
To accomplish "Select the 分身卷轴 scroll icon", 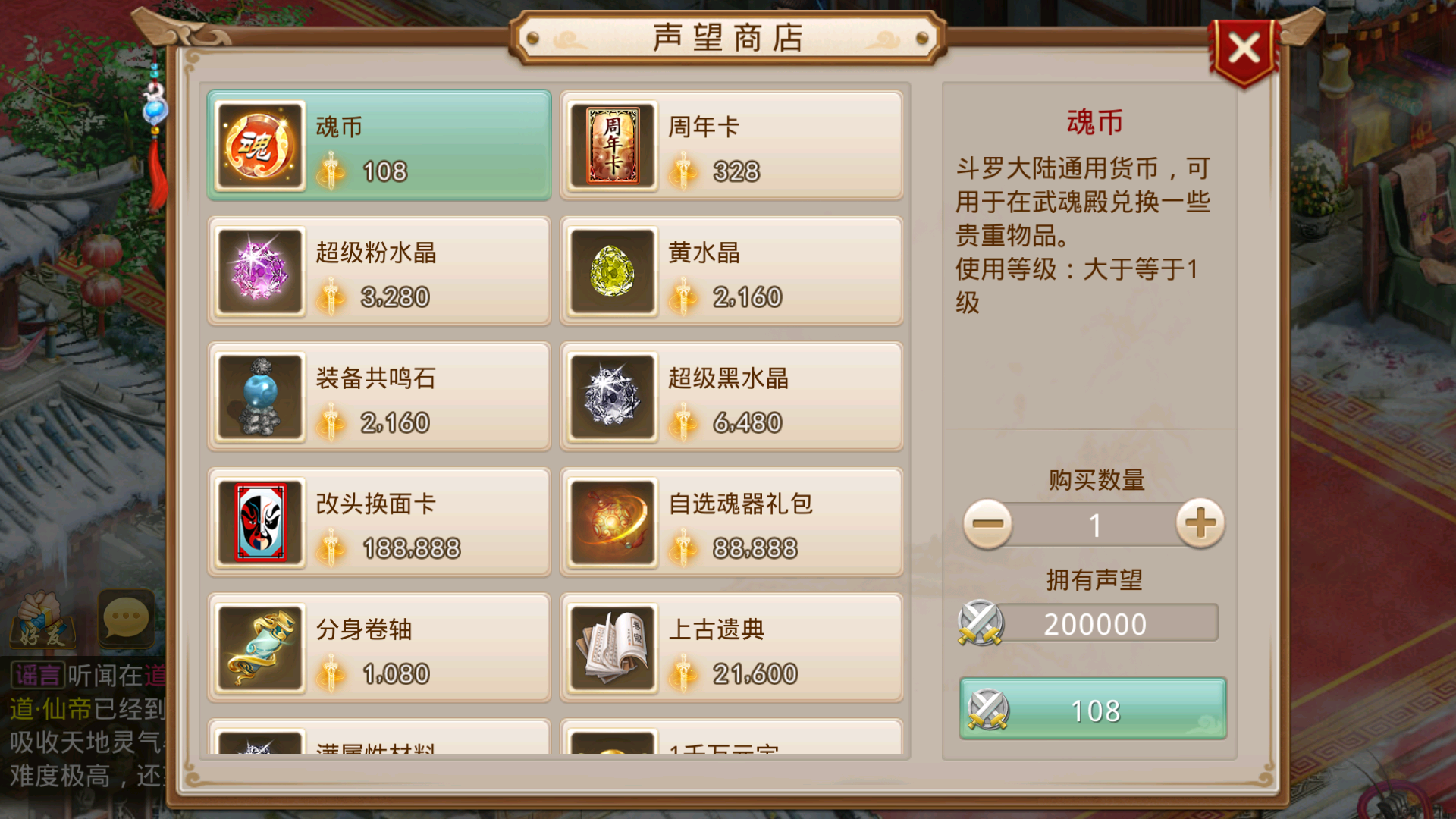I will pos(259,648).
